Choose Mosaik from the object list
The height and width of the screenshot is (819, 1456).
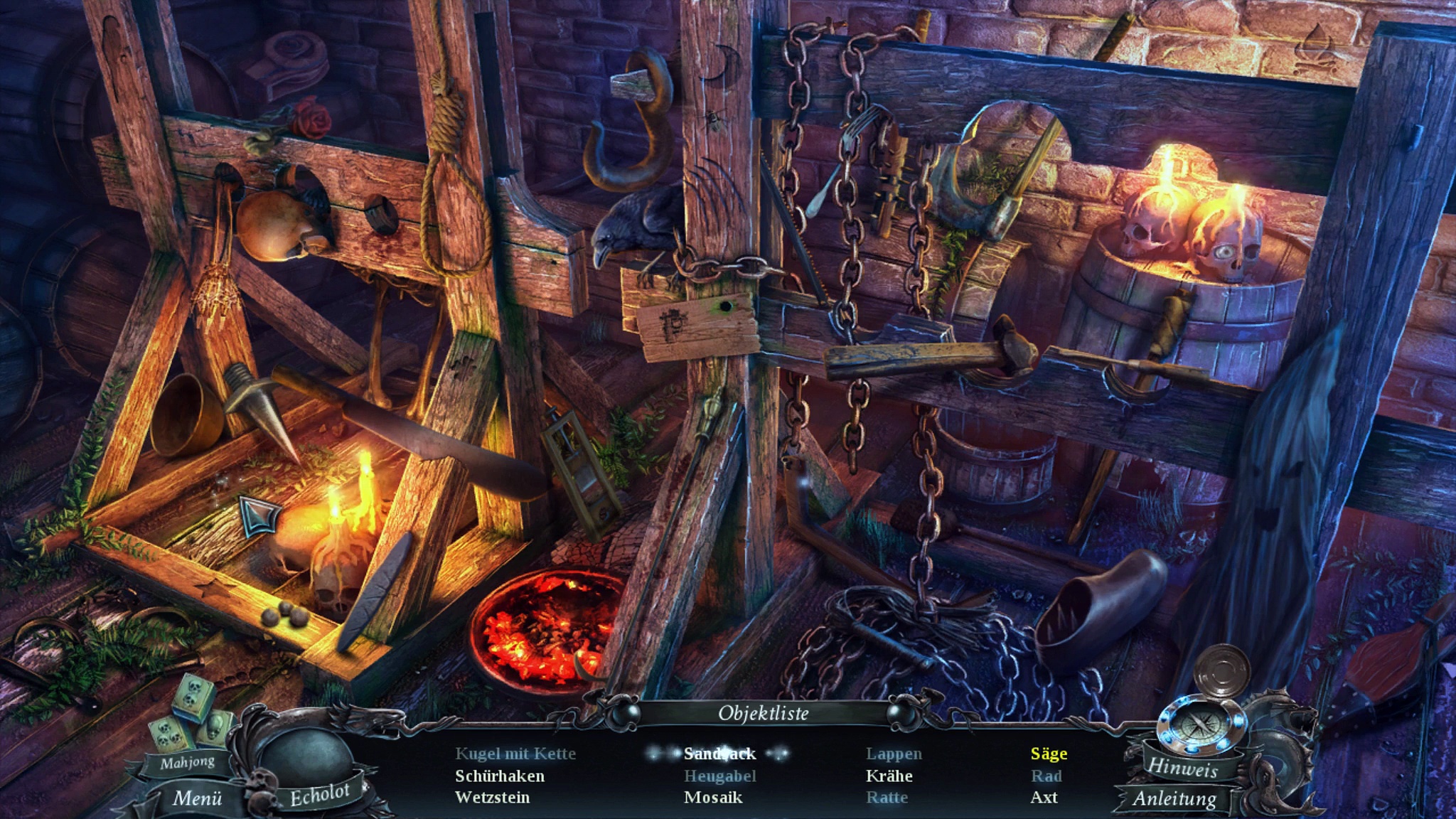point(713,797)
